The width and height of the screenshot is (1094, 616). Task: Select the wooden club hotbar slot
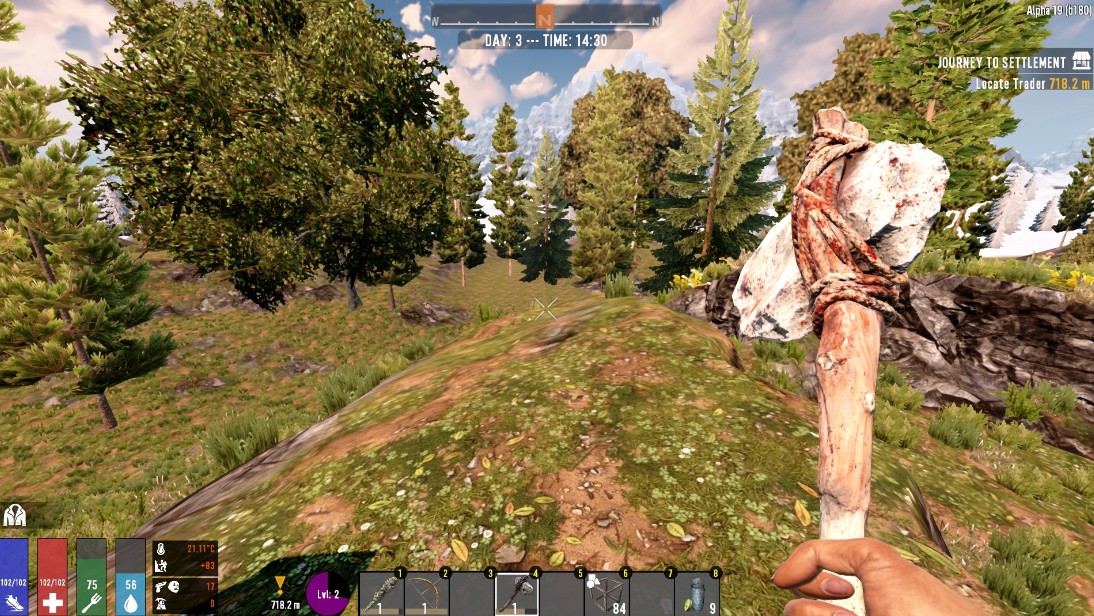[x=381, y=594]
